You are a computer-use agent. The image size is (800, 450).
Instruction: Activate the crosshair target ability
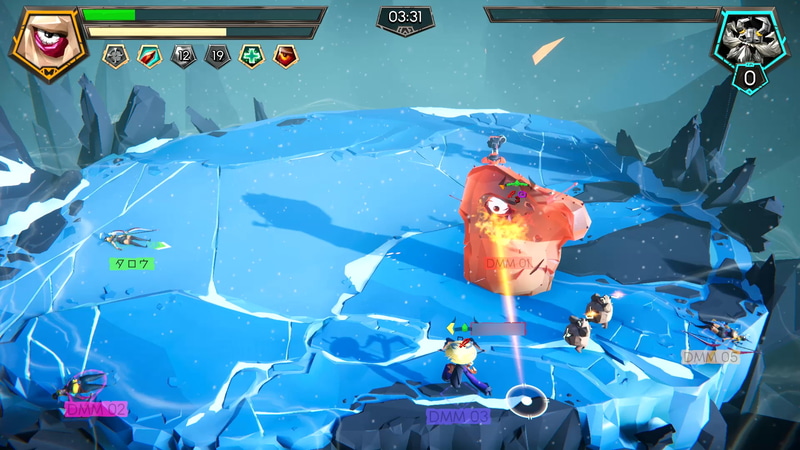pyautogui.click(x=115, y=56)
